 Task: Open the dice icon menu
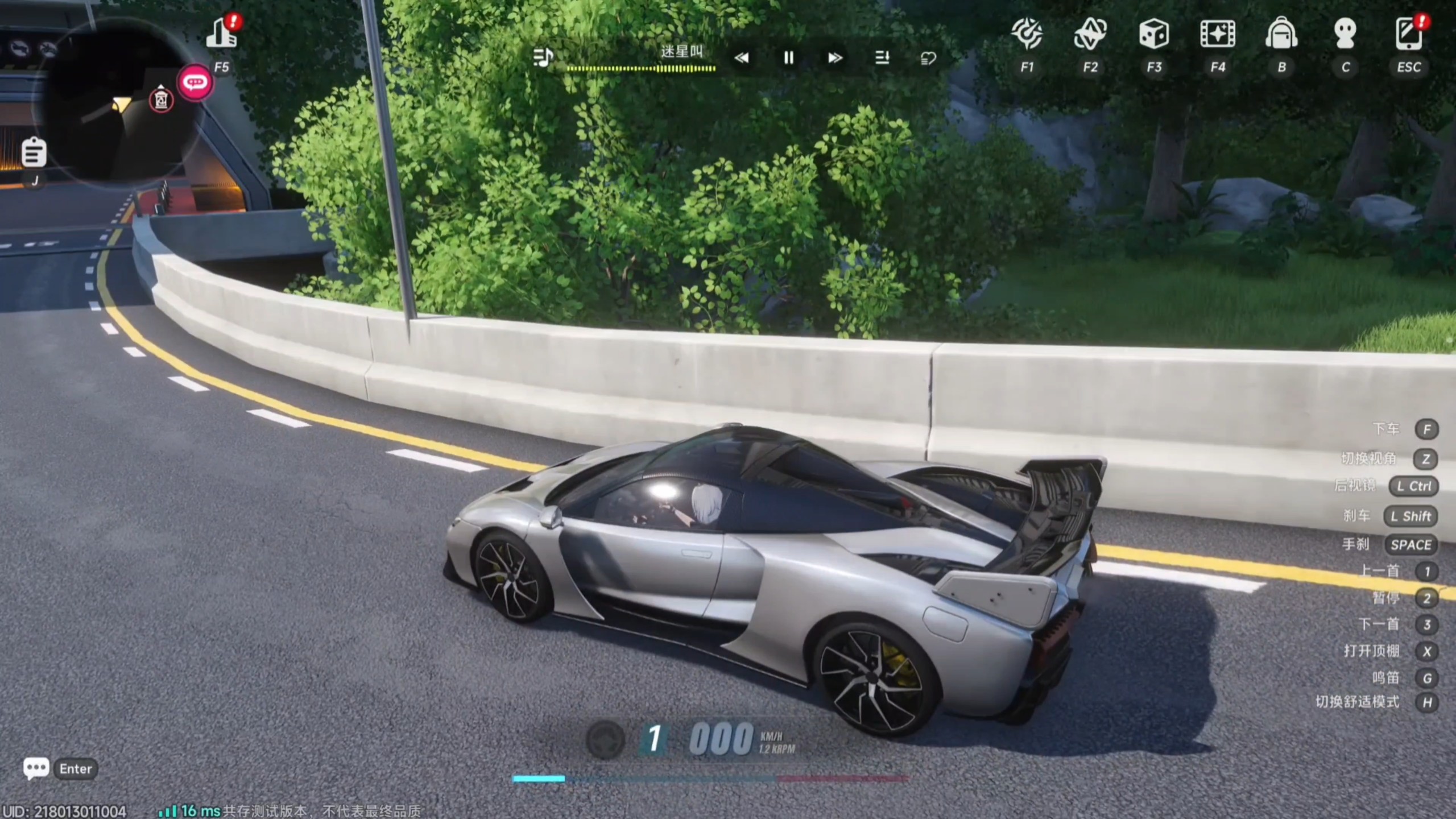(x=1154, y=34)
